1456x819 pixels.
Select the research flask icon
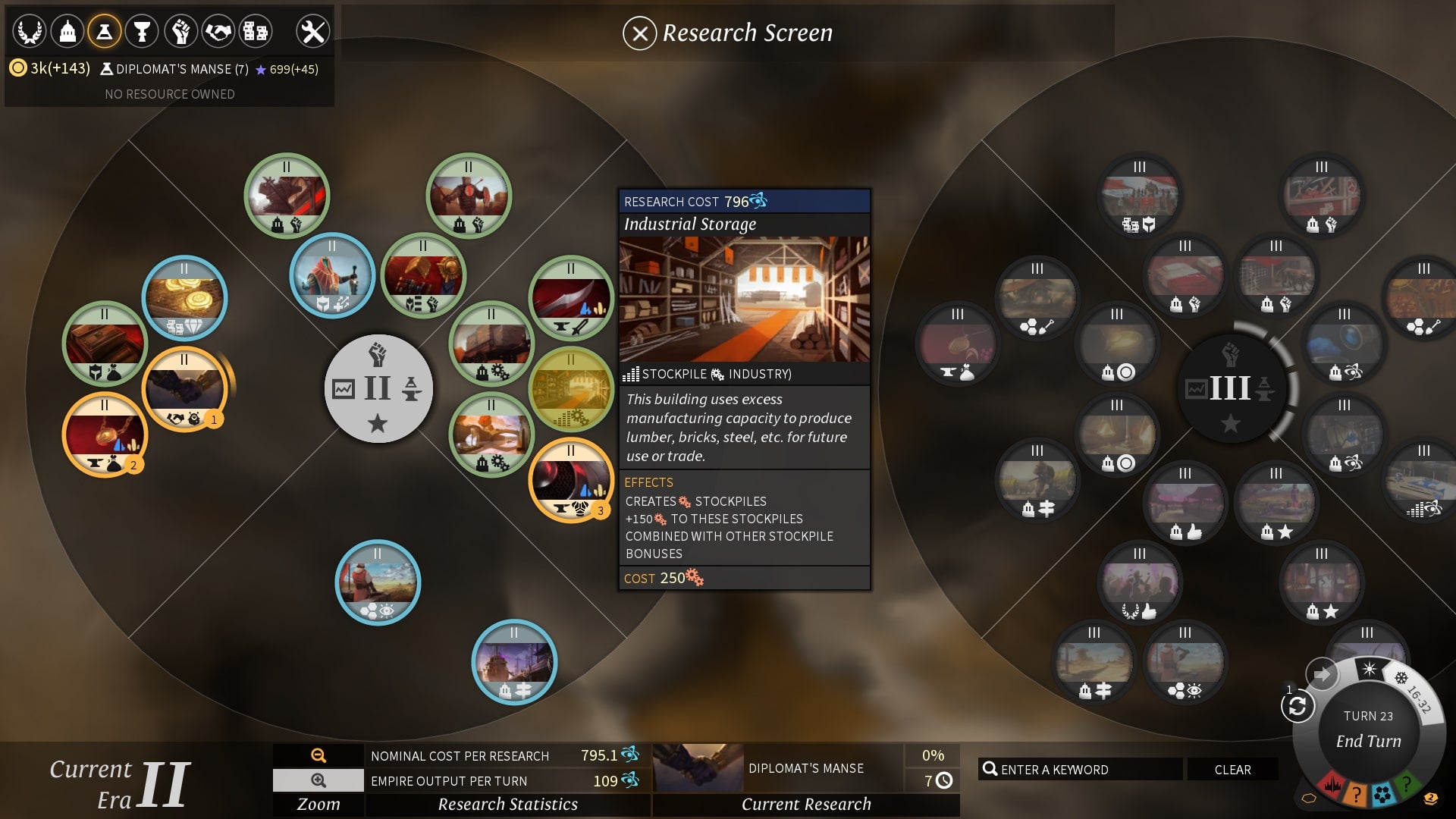[104, 30]
